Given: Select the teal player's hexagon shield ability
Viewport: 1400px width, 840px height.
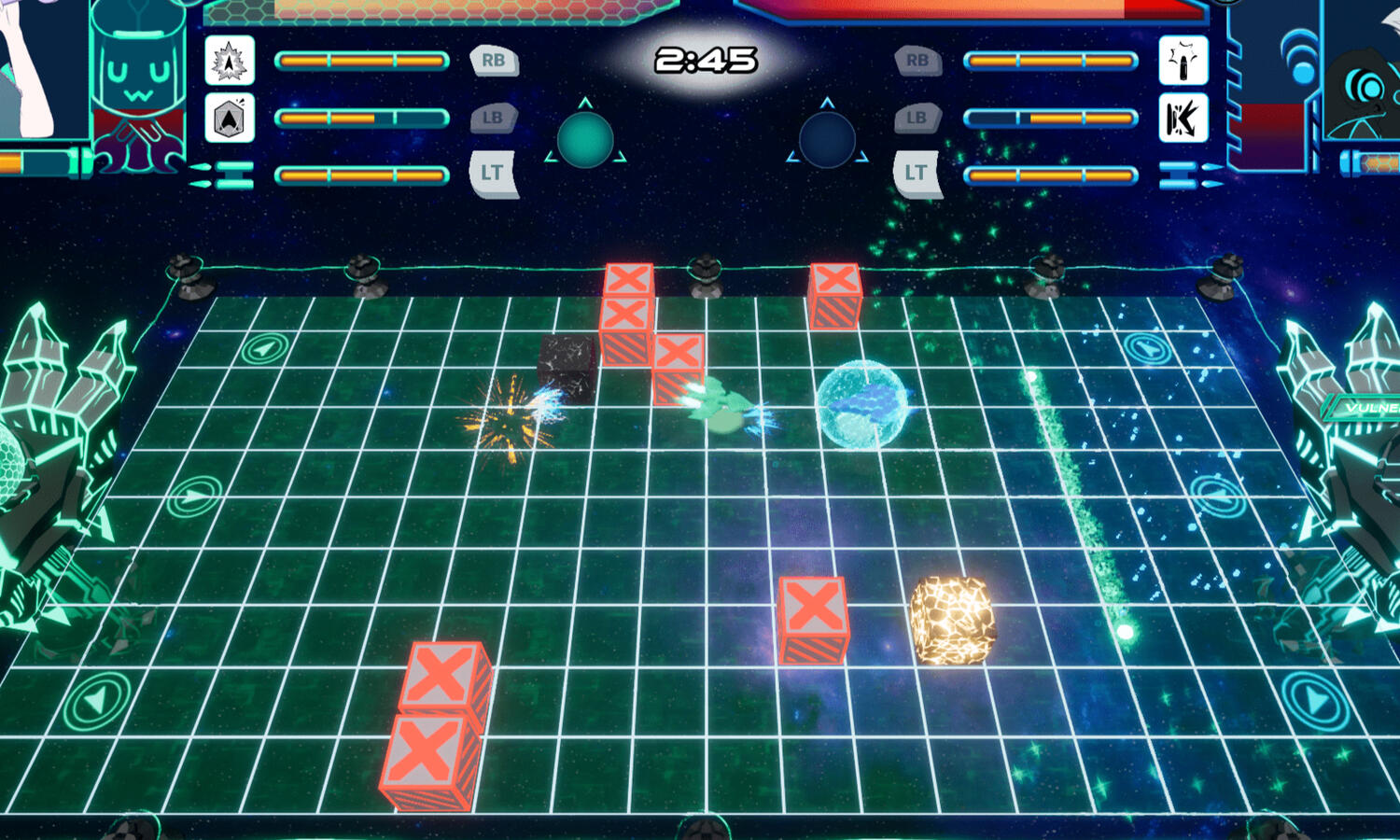Looking at the screenshot, I should click(x=229, y=119).
